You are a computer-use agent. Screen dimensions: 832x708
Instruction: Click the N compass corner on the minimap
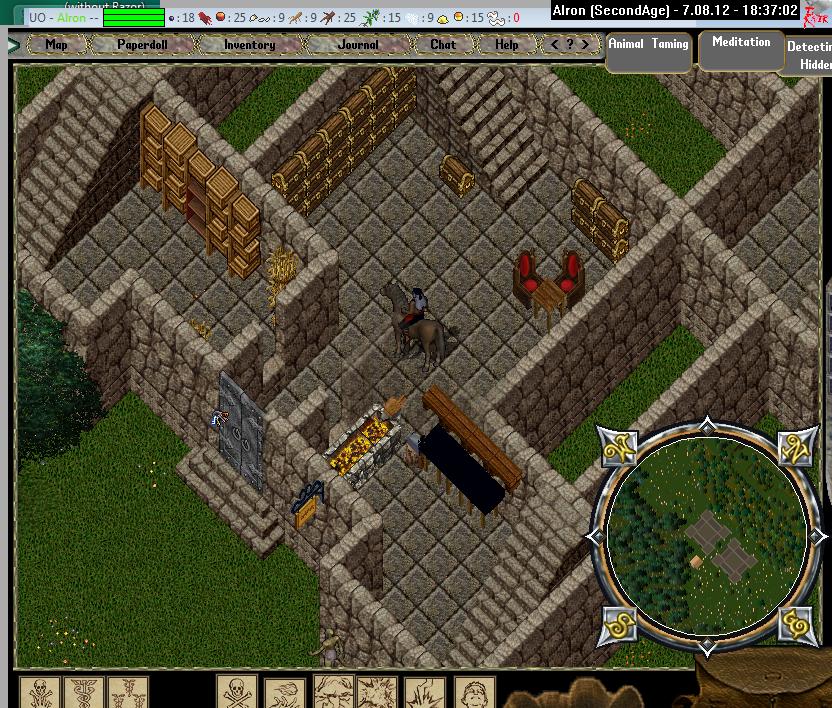795,449
